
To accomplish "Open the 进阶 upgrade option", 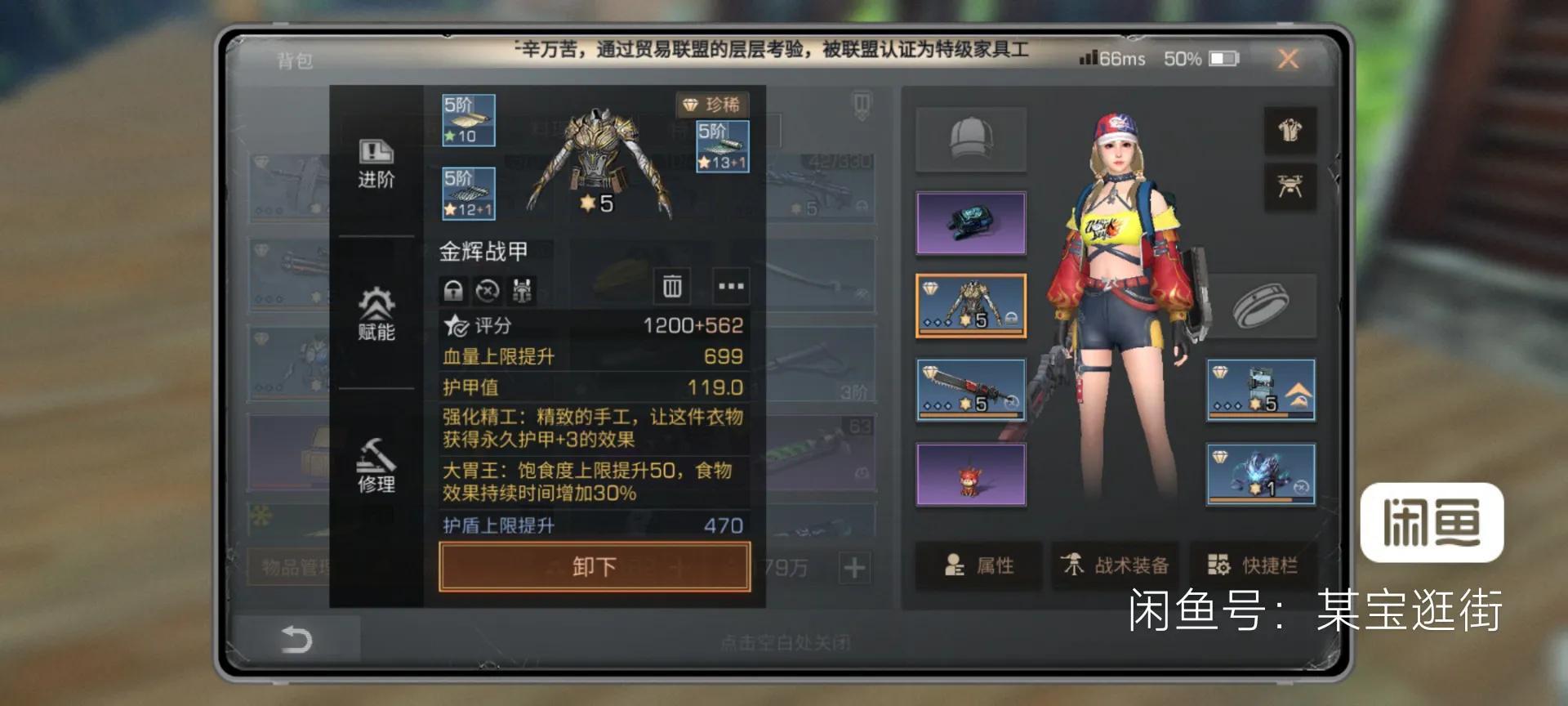I will click(x=376, y=164).
